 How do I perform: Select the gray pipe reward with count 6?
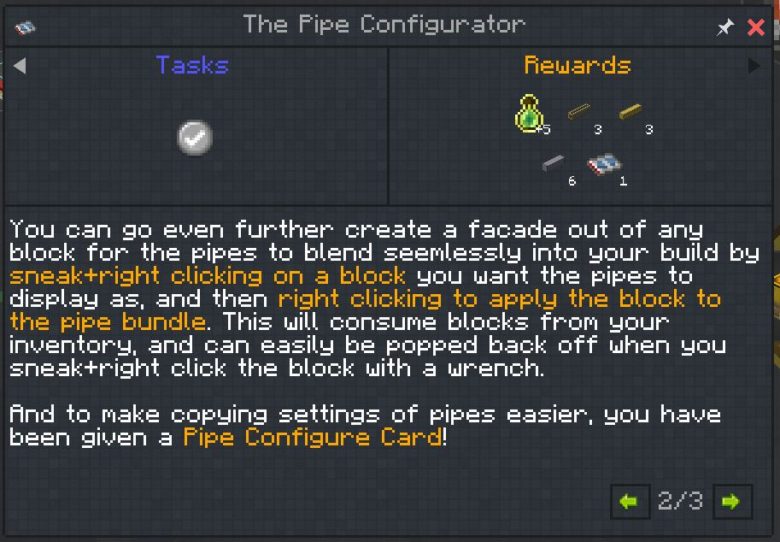[x=553, y=164]
